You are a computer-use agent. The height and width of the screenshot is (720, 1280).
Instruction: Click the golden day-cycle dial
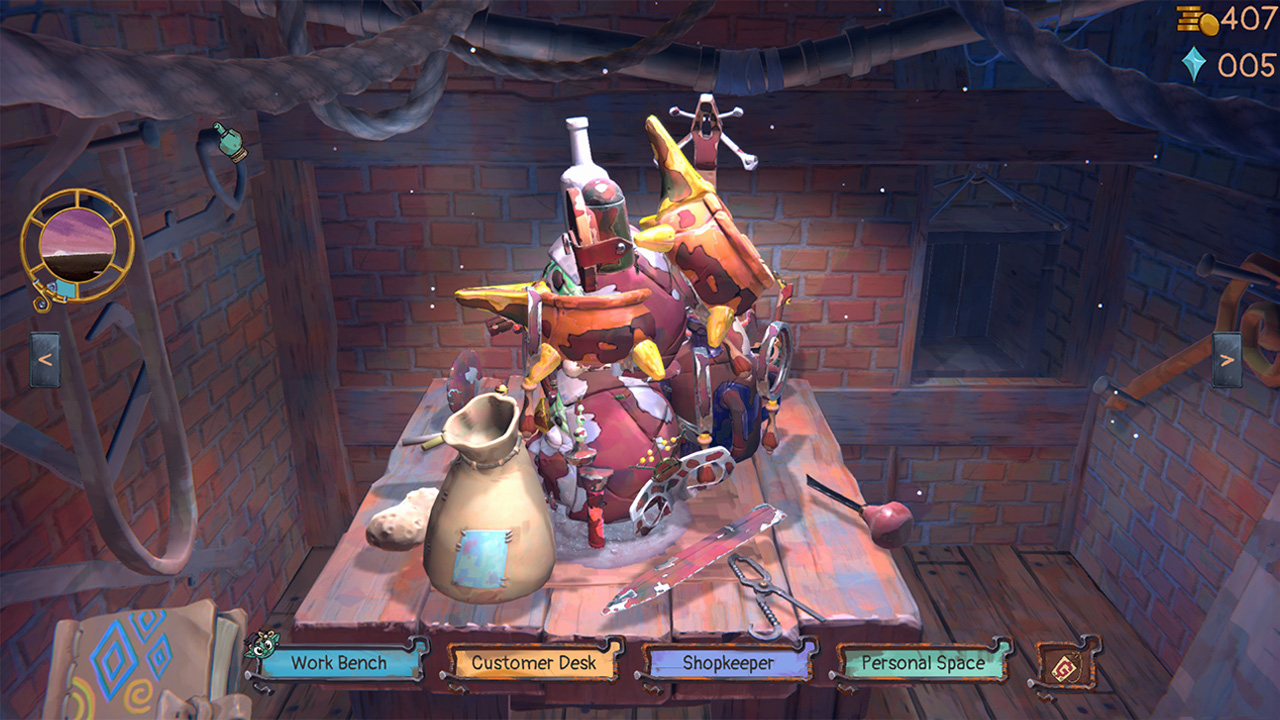click(x=77, y=245)
